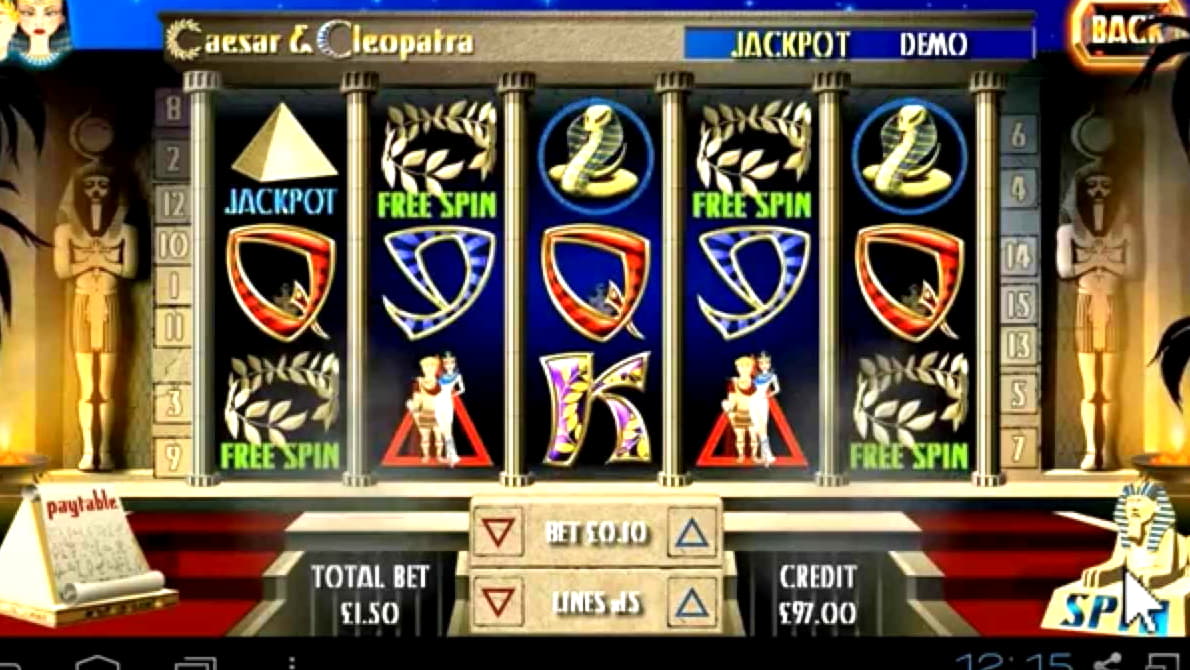The width and height of the screenshot is (1190, 670).
Task: Decrease the bet amount
Action: (x=498, y=532)
